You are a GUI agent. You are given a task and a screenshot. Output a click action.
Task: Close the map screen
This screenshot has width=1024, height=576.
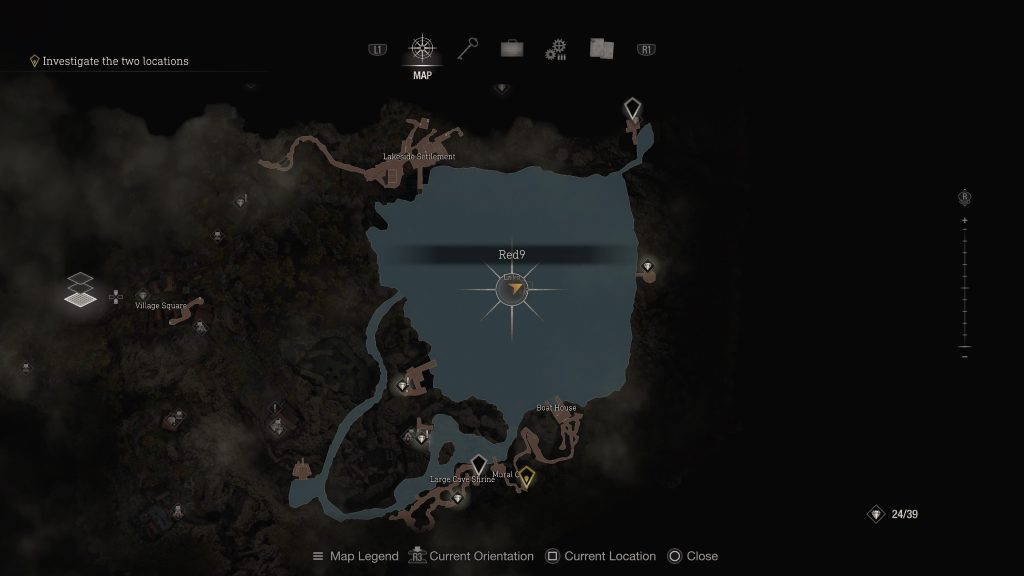click(x=693, y=556)
